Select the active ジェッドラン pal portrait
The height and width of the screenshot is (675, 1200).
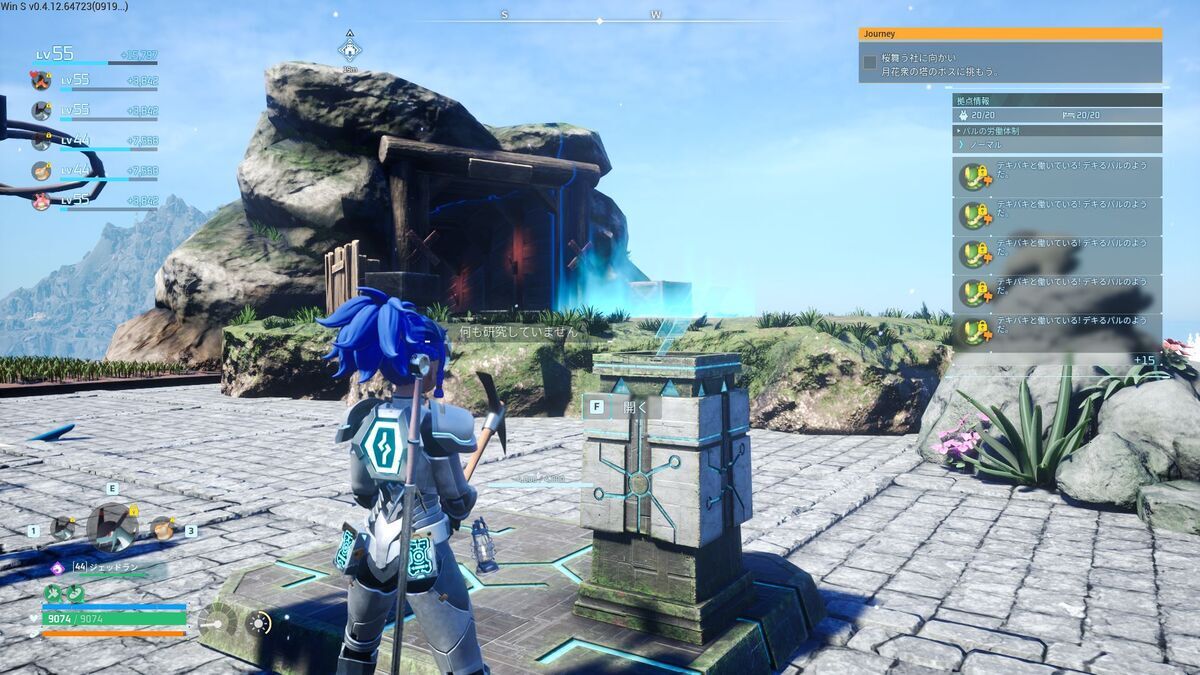click(111, 526)
